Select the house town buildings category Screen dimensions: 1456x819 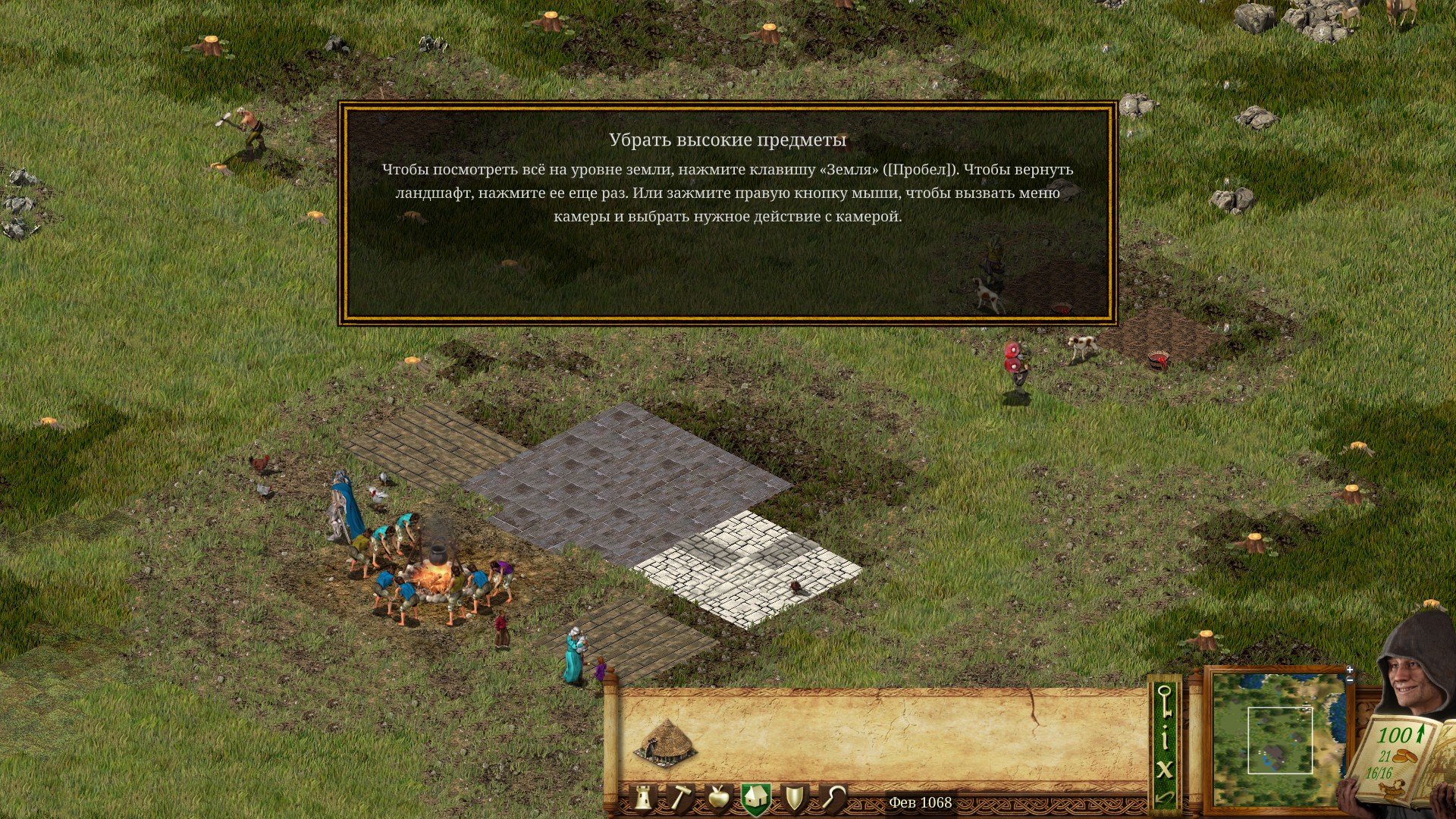755,799
